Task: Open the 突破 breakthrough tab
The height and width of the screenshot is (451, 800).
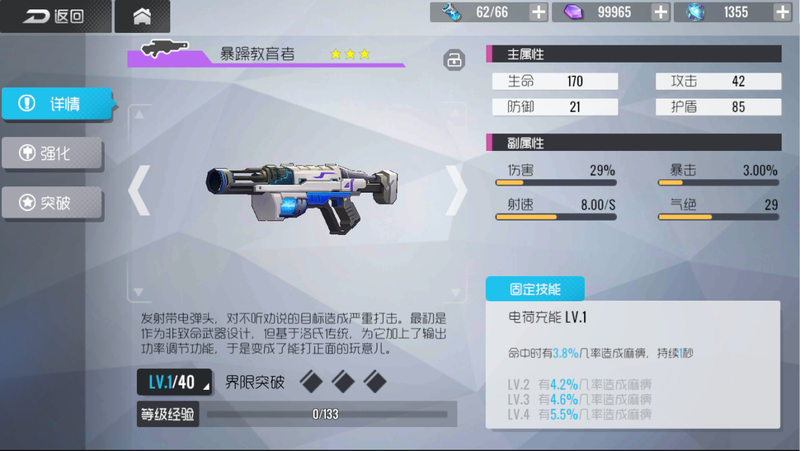Action: (x=52, y=202)
